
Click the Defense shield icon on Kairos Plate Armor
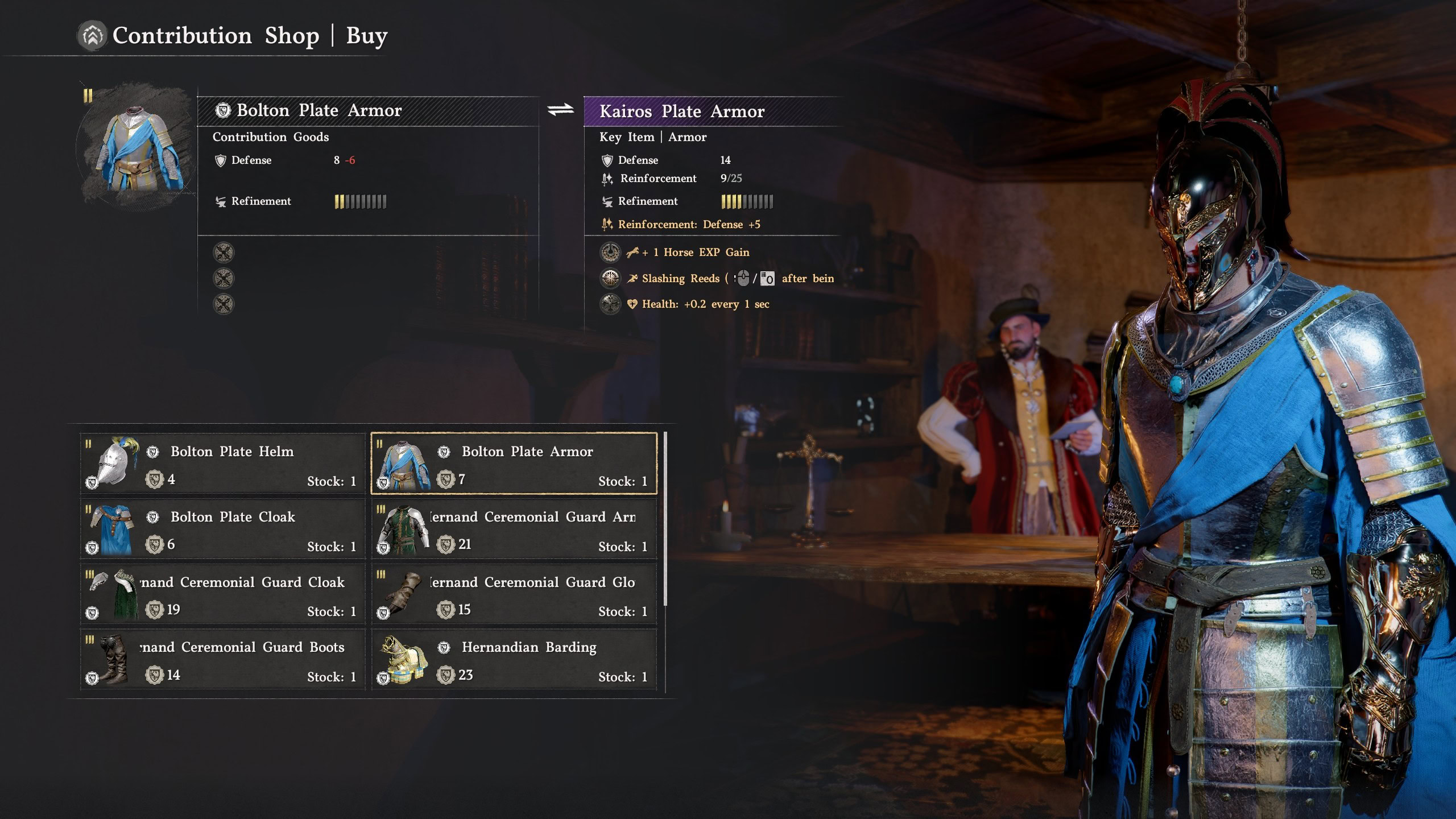pyautogui.click(x=607, y=160)
